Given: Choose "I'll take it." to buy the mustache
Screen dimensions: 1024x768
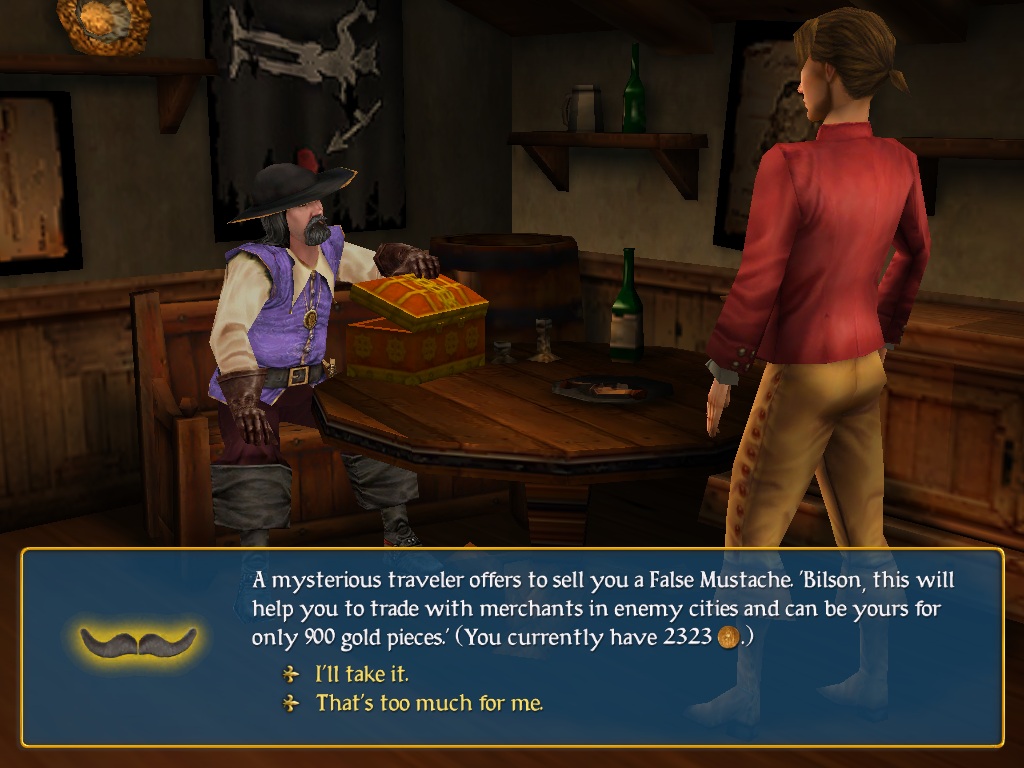Looking at the screenshot, I should coord(361,674).
